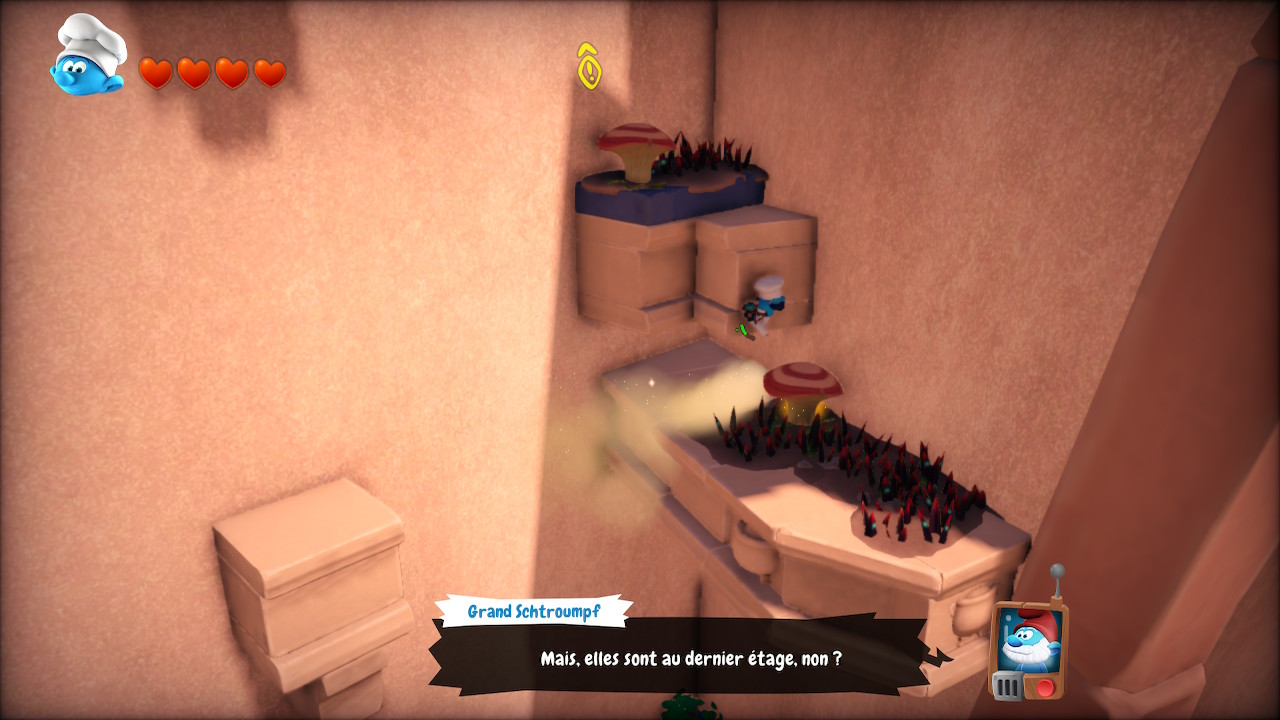The image size is (1280, 720).
Task: Select the yellow objective waypoint marker
Action: point(590,66)
